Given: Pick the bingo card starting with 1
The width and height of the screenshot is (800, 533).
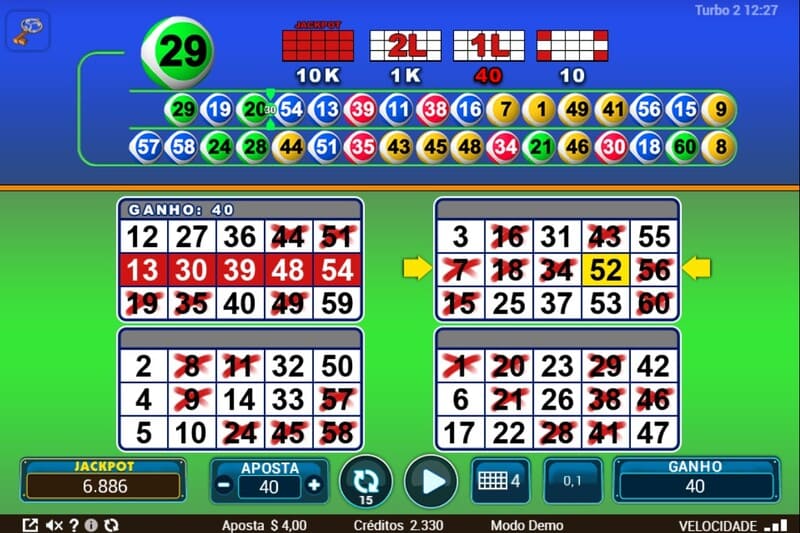Looking at the screenshot, I should [557, 390].
